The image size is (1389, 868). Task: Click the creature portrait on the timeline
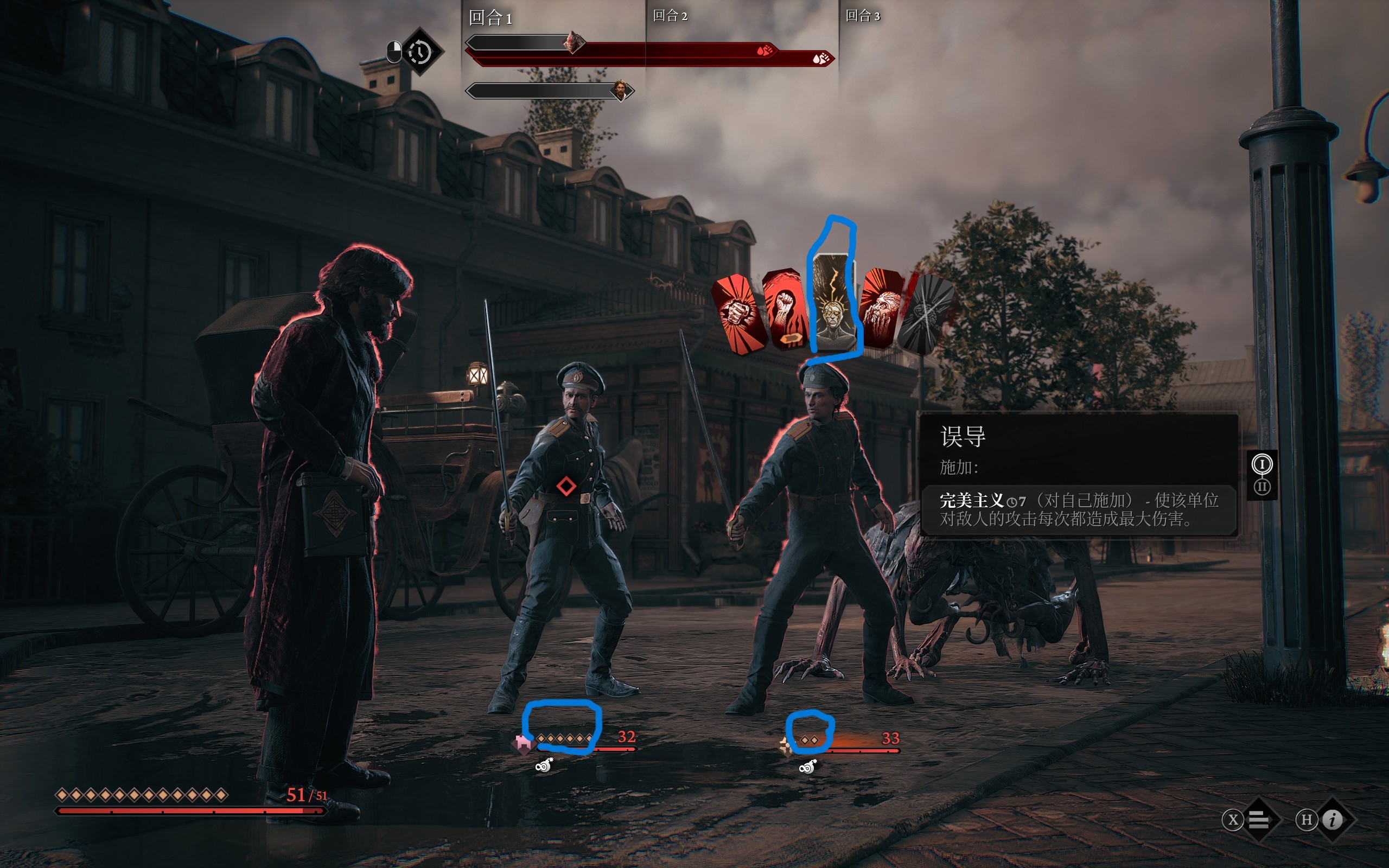pos(573,42)
